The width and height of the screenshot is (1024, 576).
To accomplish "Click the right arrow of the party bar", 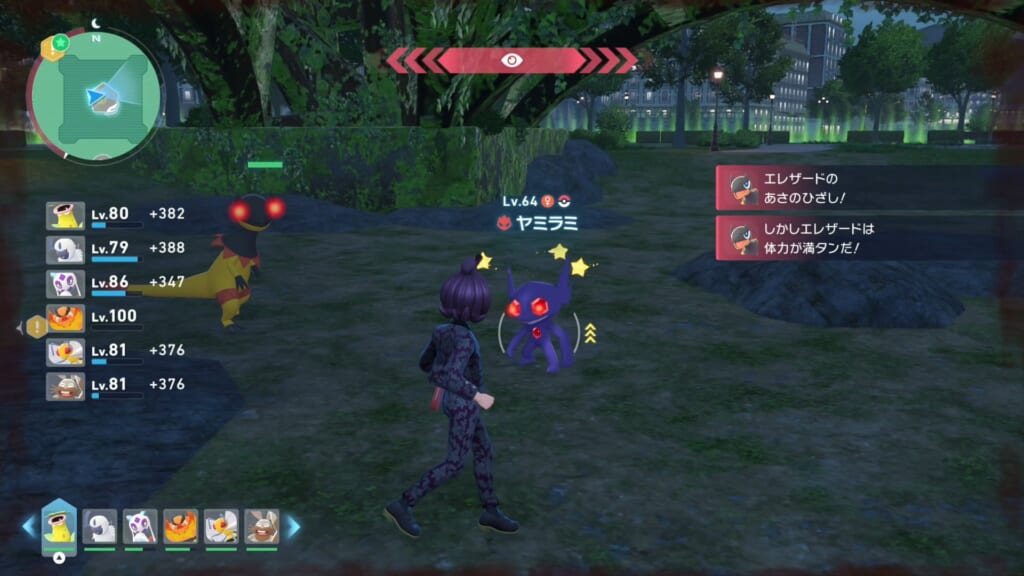I will pos(293,527).
